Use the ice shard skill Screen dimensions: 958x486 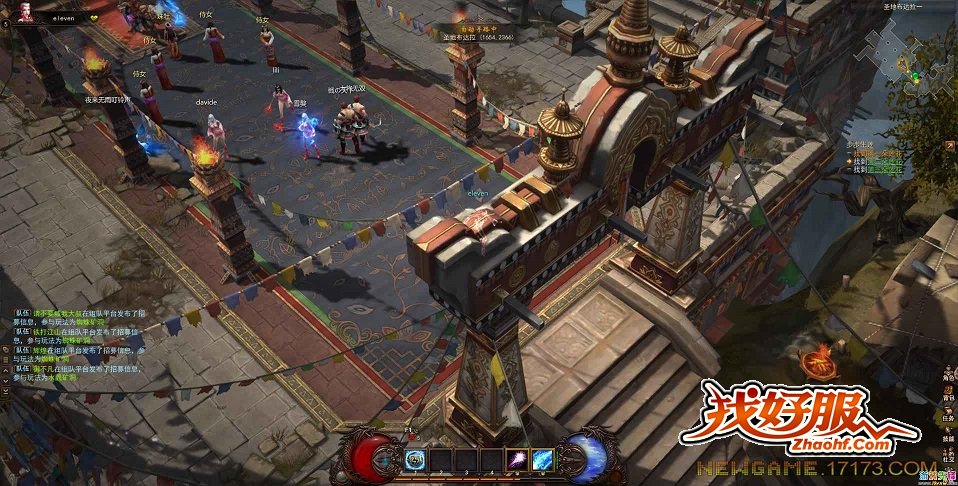coord(543,459)
